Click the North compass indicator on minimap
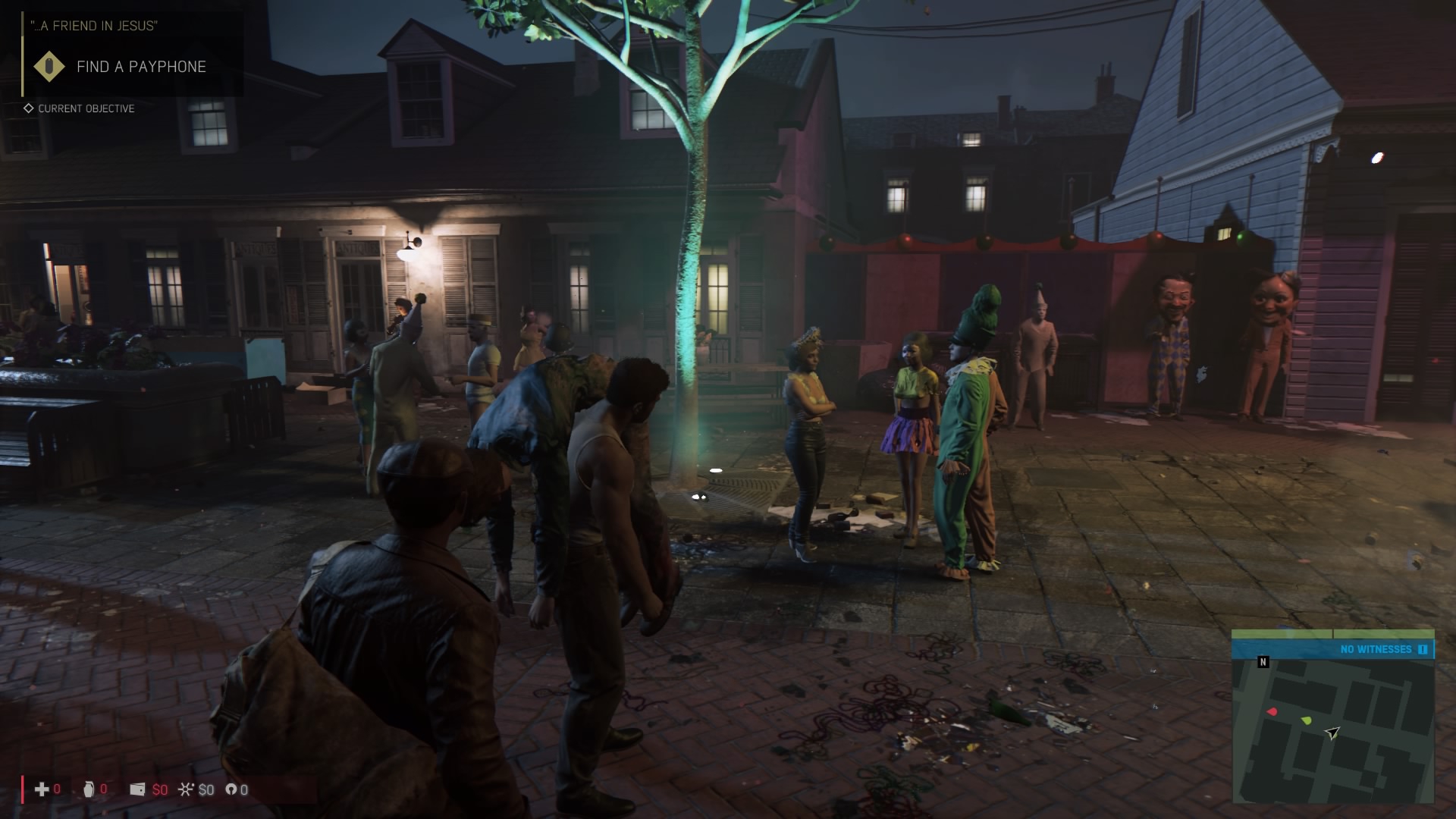Screen dimensions: 1456x819 [x=1263, y=662]
